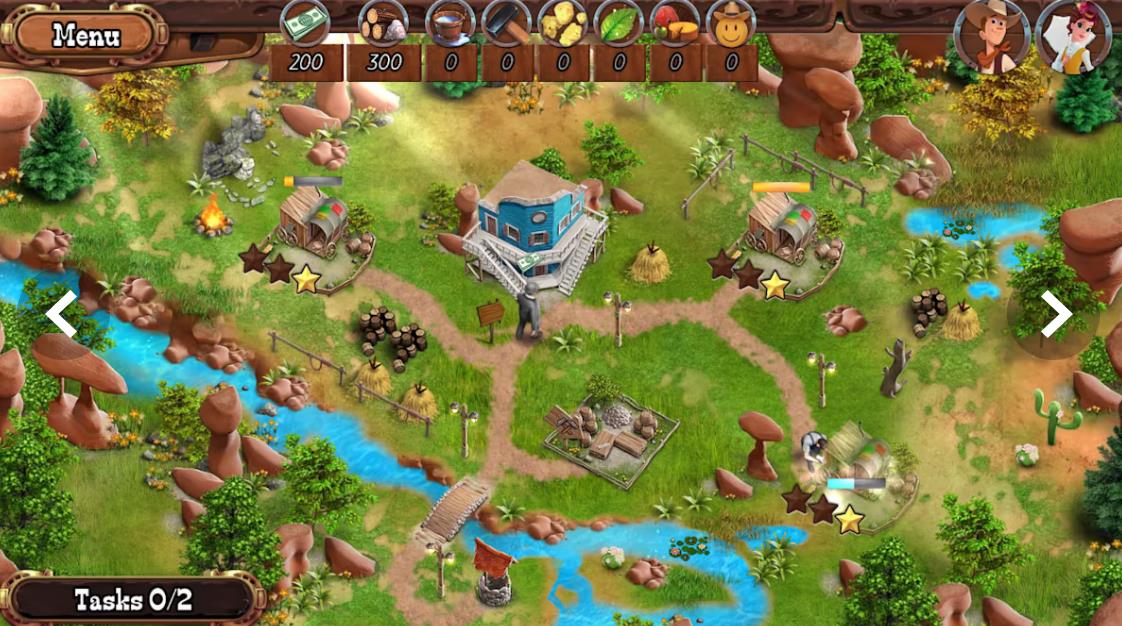Choose the red-haired woman portrait
The height and width of the screenshot is (626, 1122).
(x=1076, y=37)
